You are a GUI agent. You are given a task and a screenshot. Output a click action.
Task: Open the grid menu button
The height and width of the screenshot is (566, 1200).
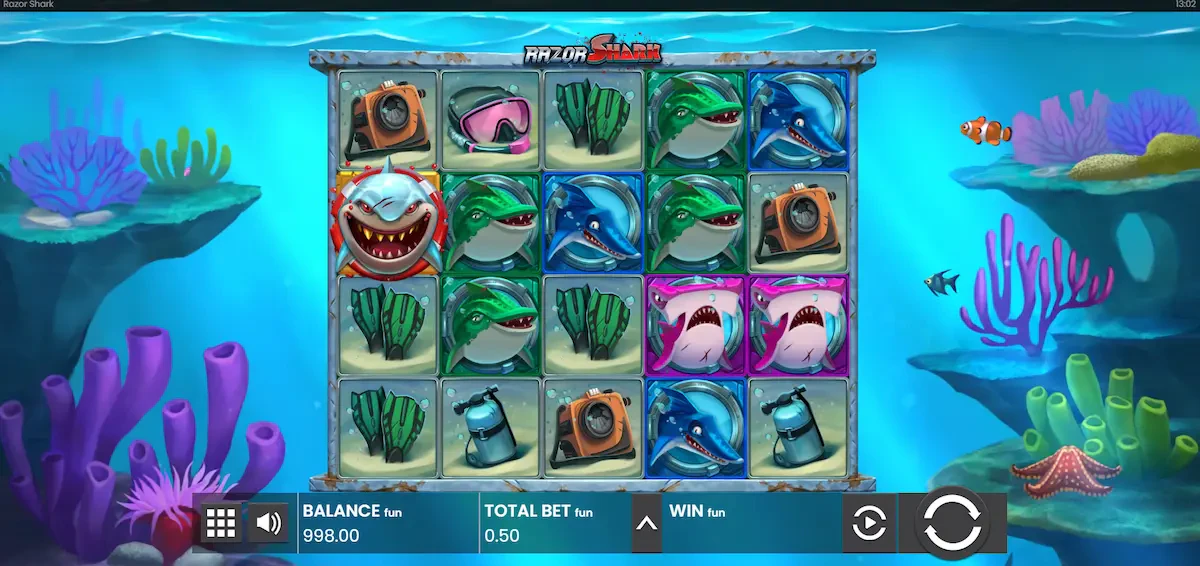(221, 522)
